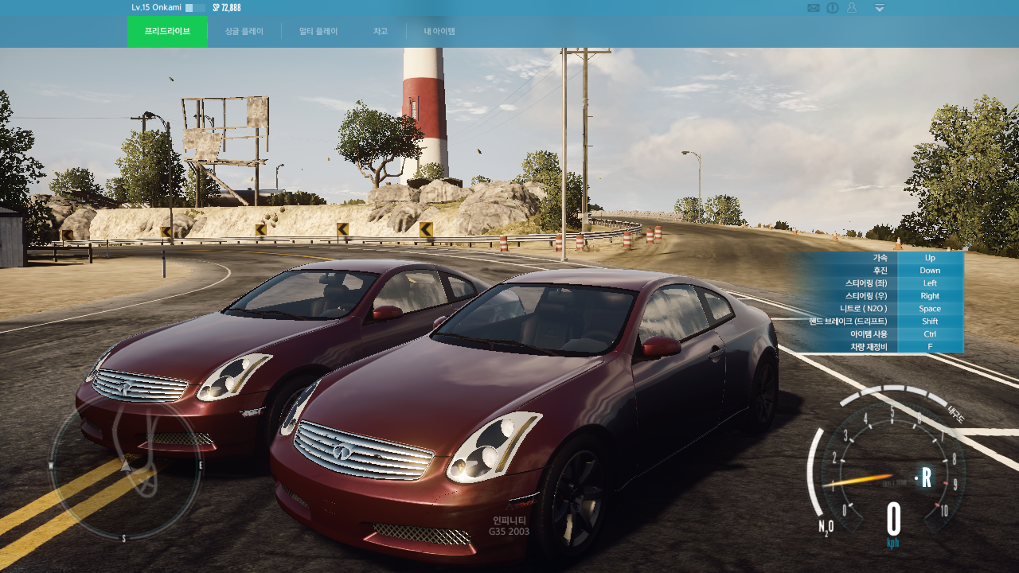Viewport: 1019px width, 573px height.
Task: Click the double-arrow dropdown icon in top bar
Action: 879,8
